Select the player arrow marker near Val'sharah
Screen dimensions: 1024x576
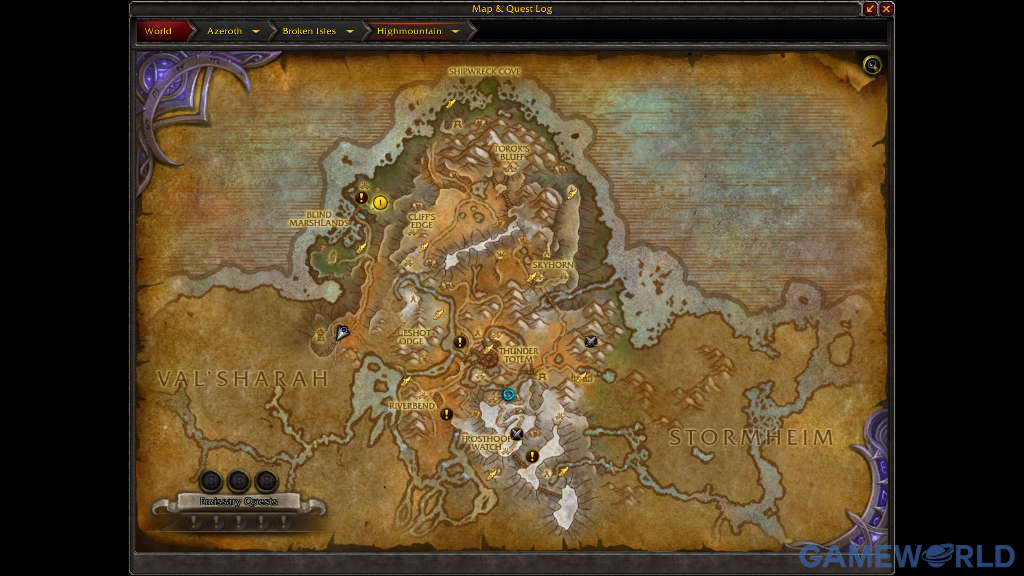click(x=343, y=333)
